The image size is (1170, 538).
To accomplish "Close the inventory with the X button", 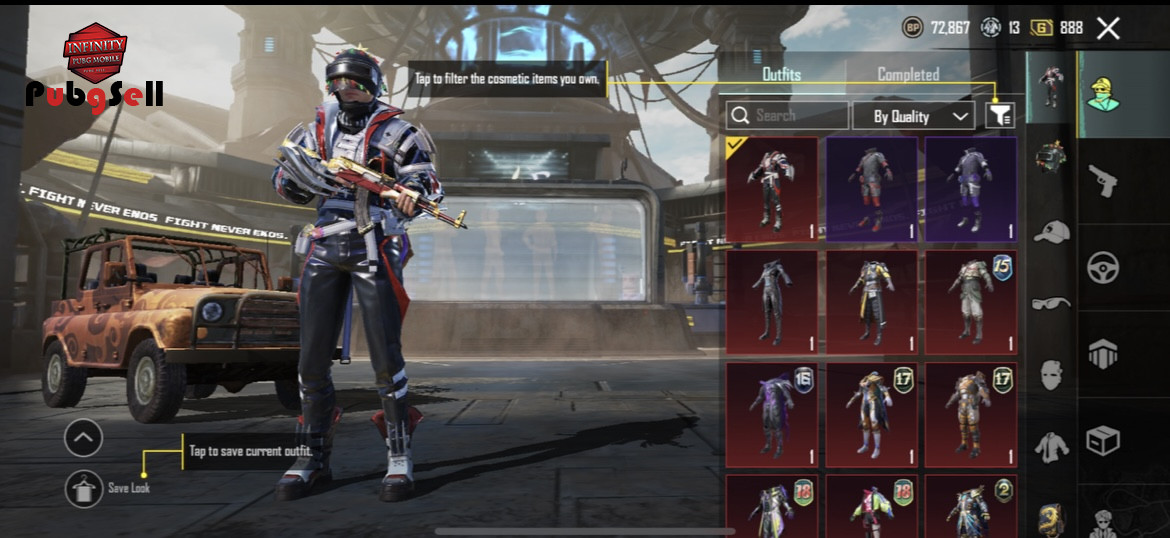I will [1108, 28].
